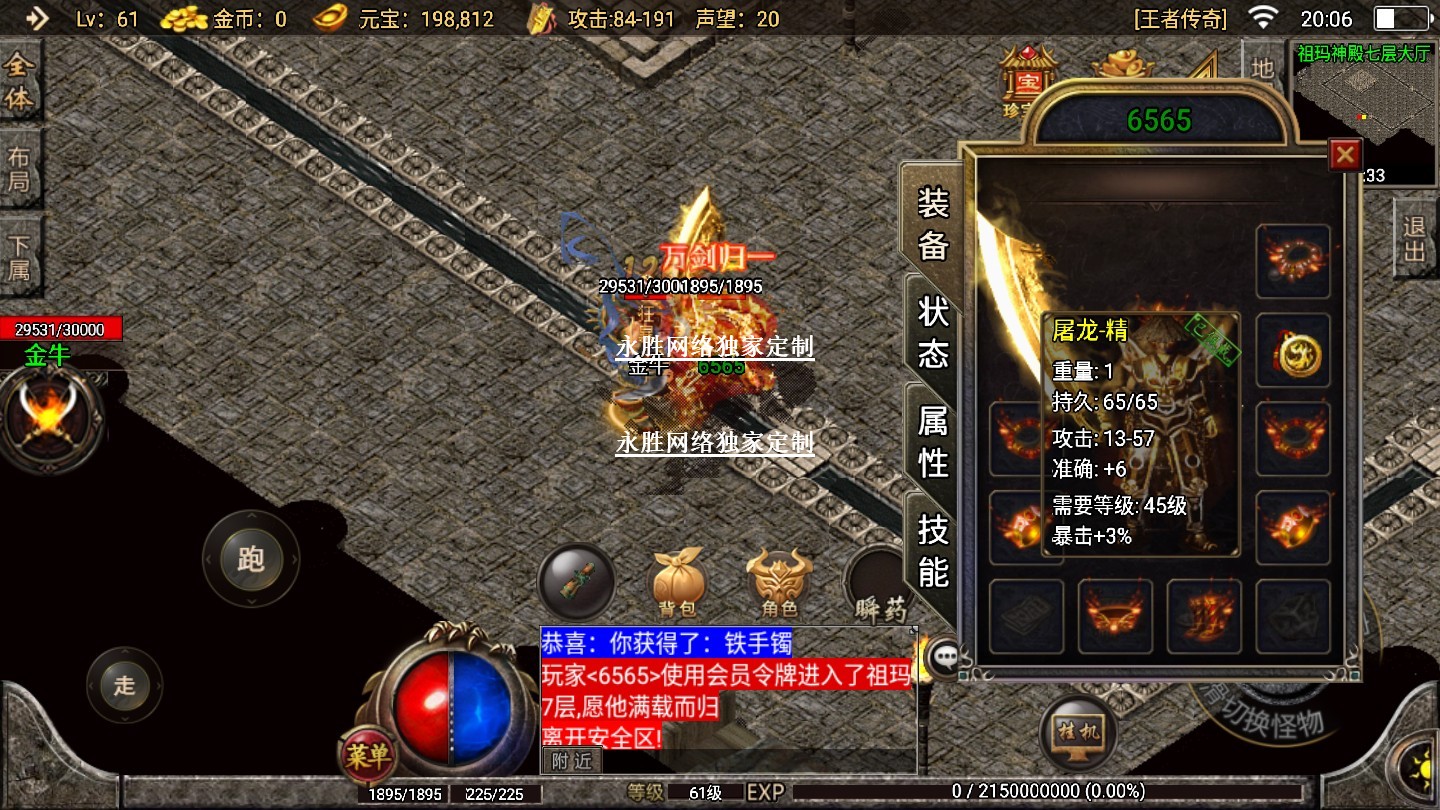Open the 角色 character sheet
The height and width of the screenshot is (810, 1440).
780,582
